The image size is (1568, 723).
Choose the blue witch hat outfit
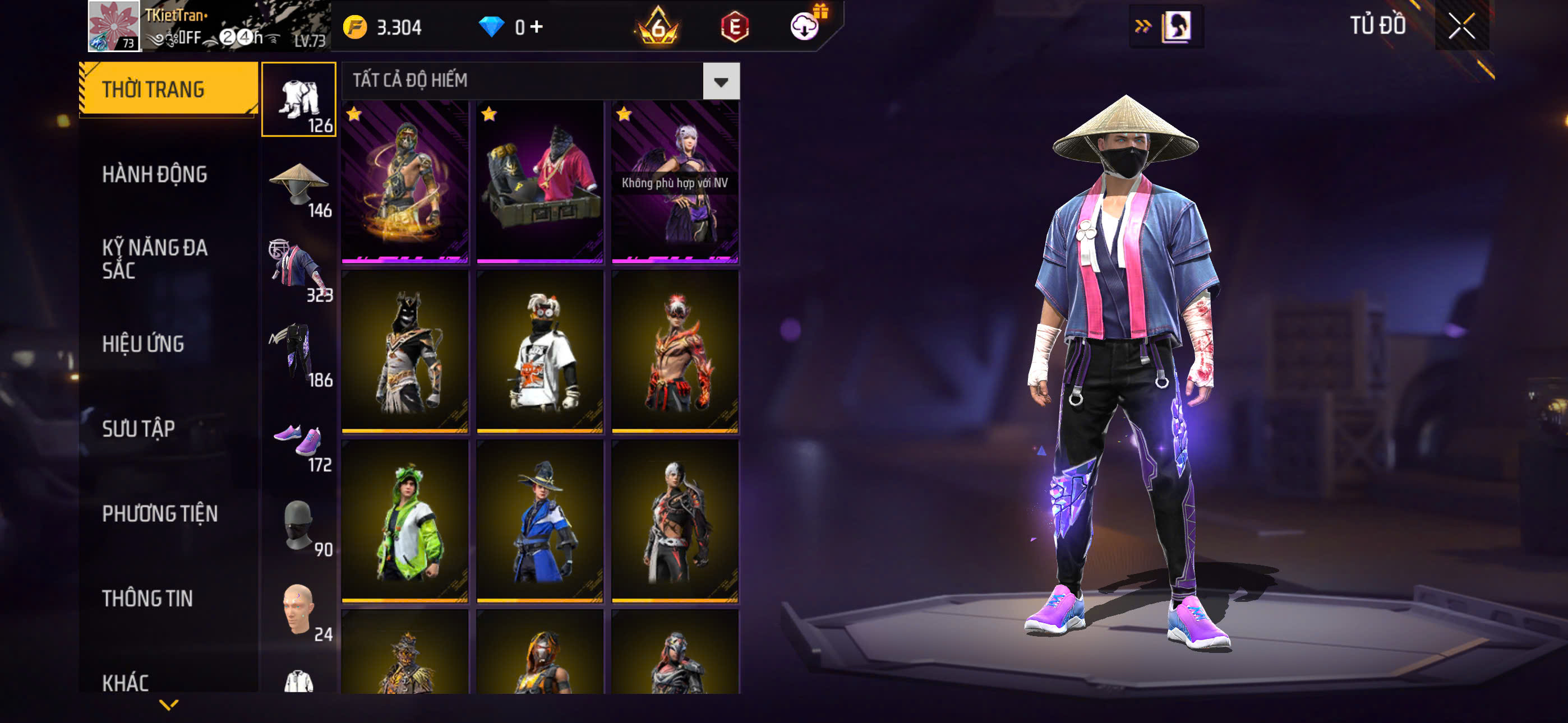tap(540, 521)
